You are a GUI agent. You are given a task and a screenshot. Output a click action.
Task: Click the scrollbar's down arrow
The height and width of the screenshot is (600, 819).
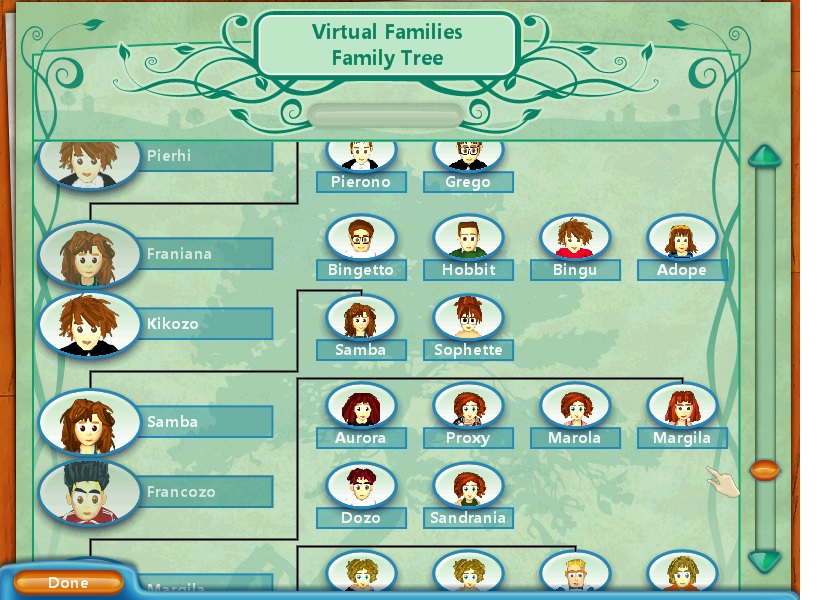(765, 560)
